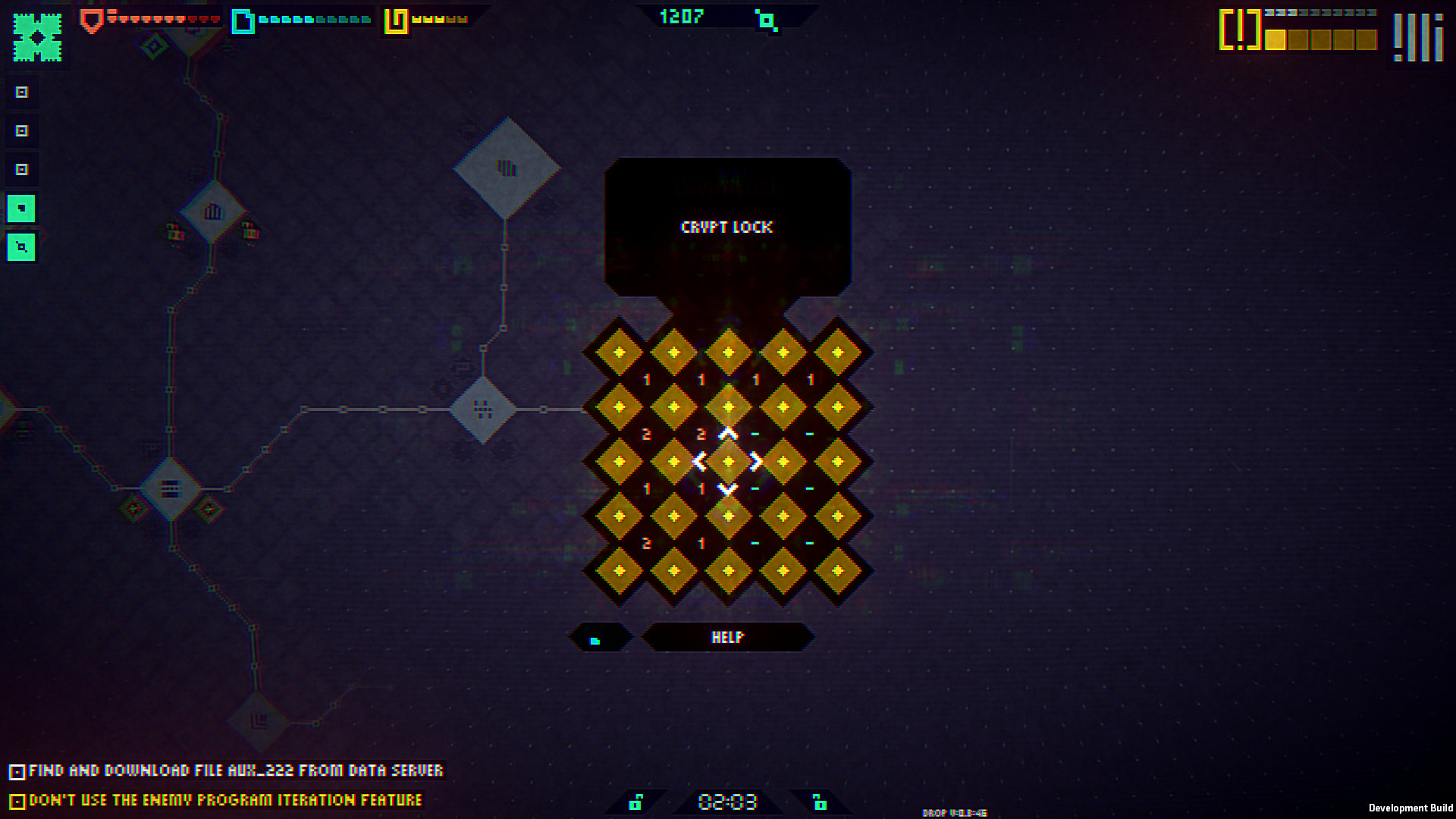Click the 02:03 timer display
Screen dimensions: 1456x819
pos(728,801)
